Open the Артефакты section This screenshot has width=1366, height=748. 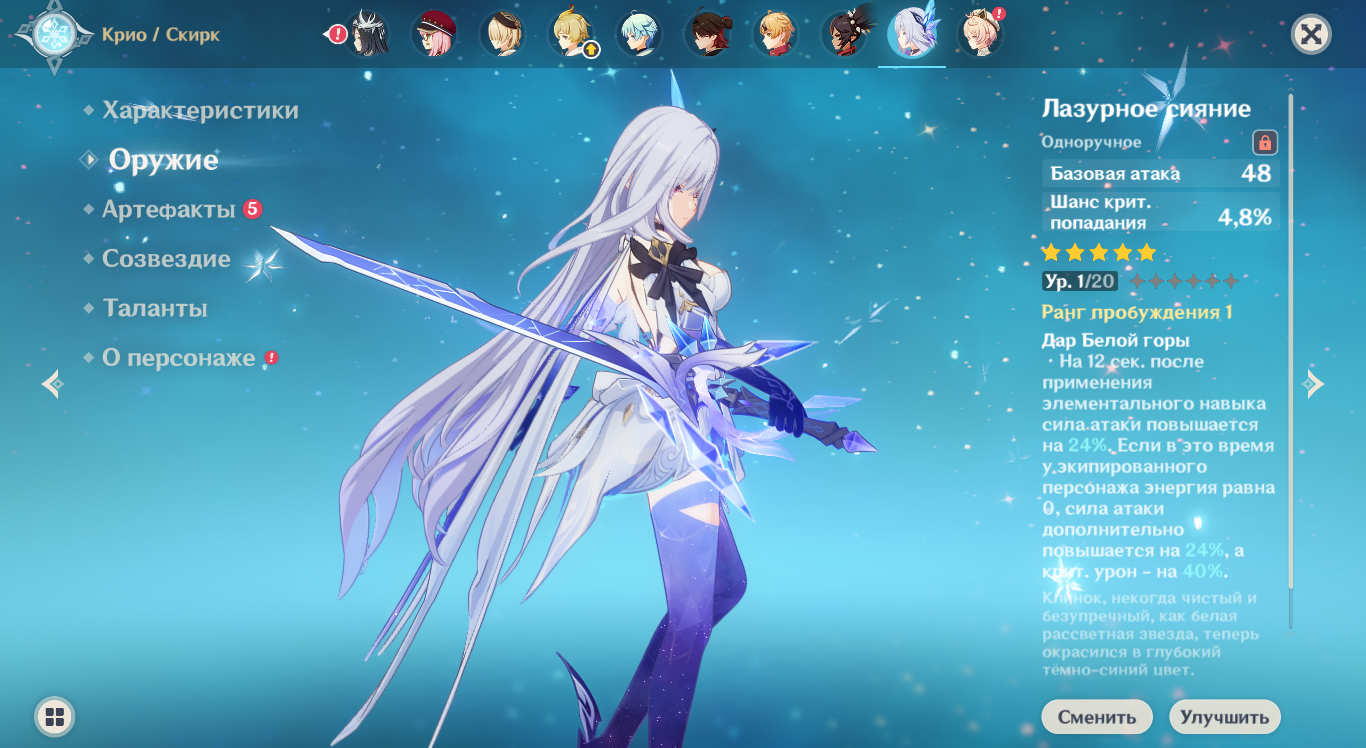point(168,209)
